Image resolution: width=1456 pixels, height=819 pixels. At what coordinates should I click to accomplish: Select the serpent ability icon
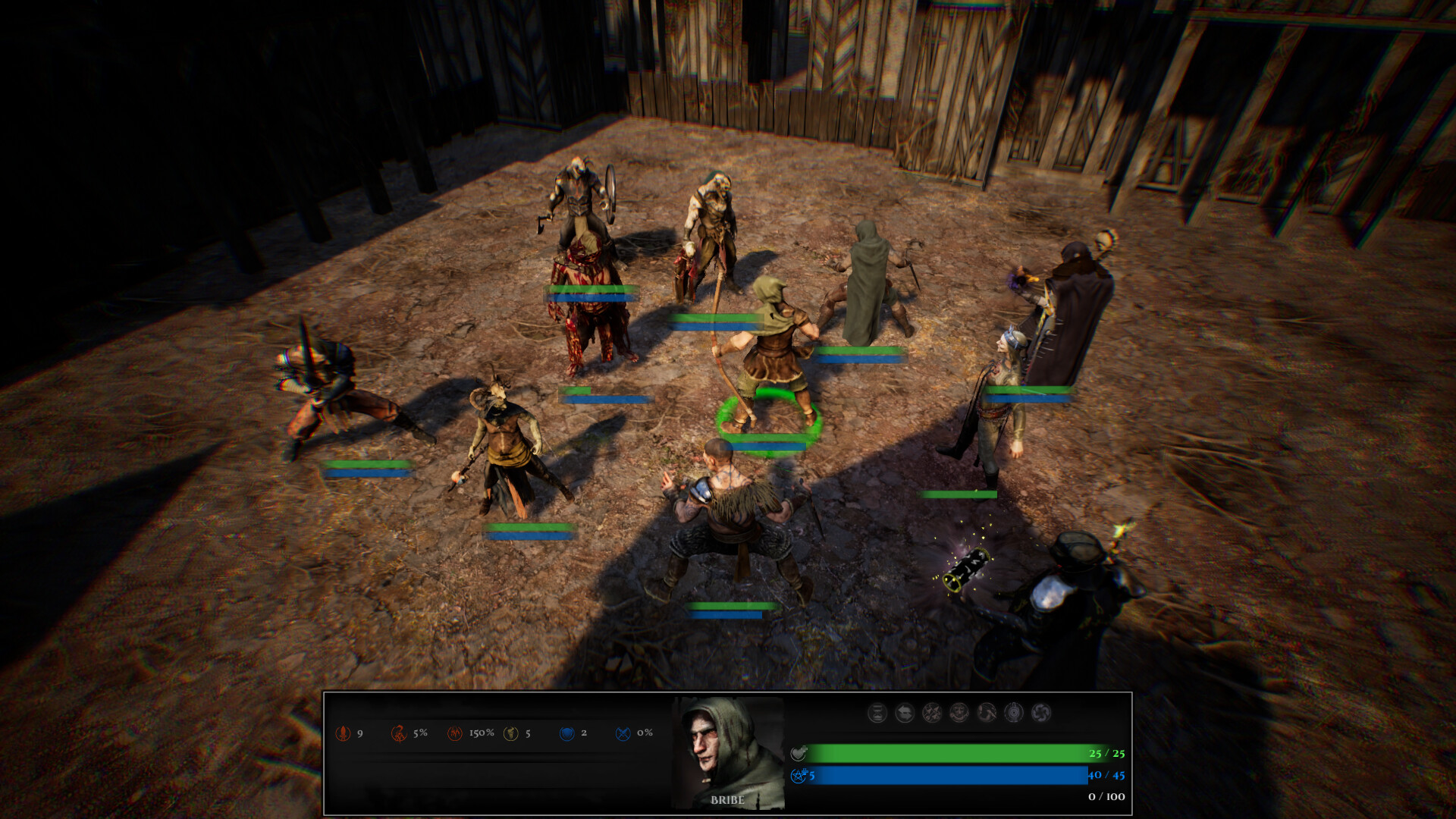click(987, 713)
